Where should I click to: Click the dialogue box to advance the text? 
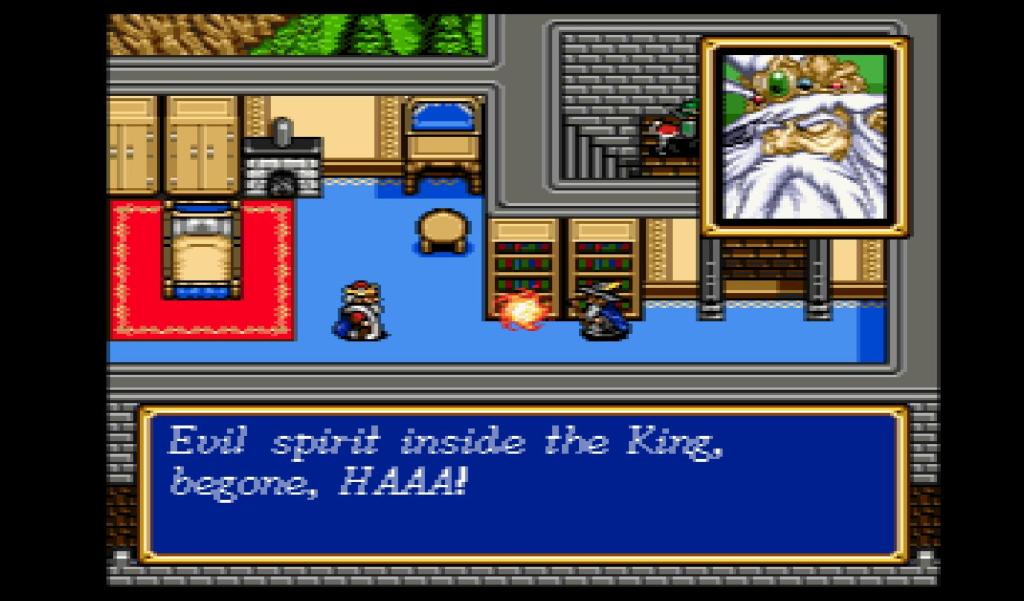[523, 483]
